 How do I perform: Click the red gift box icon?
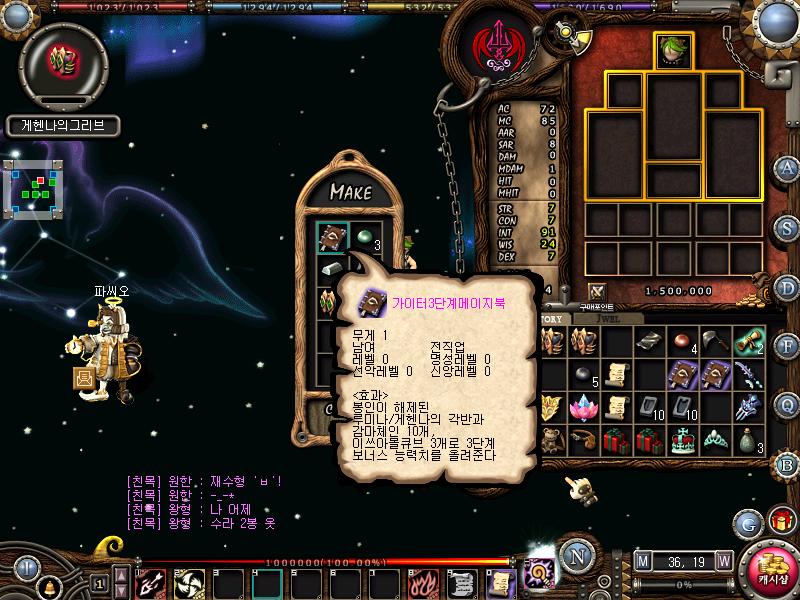[780, 520]
